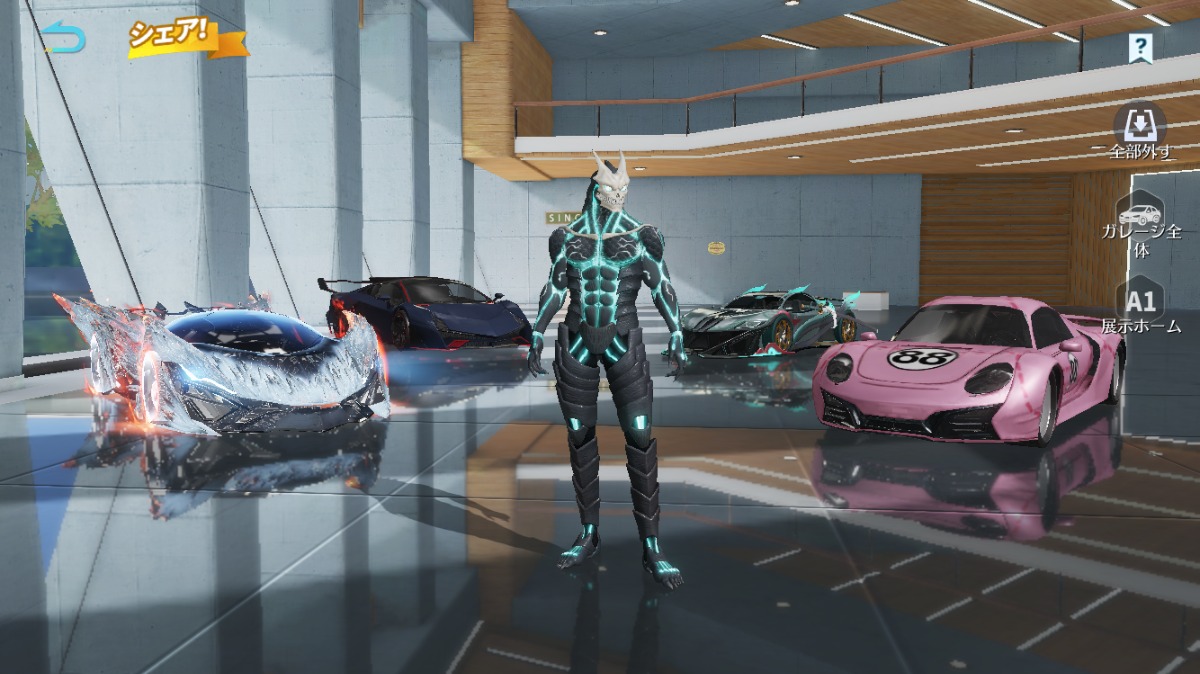Open the question mark help icon
The height and width of the screenshot is (674, 1200).
[x=1140, y=46]
